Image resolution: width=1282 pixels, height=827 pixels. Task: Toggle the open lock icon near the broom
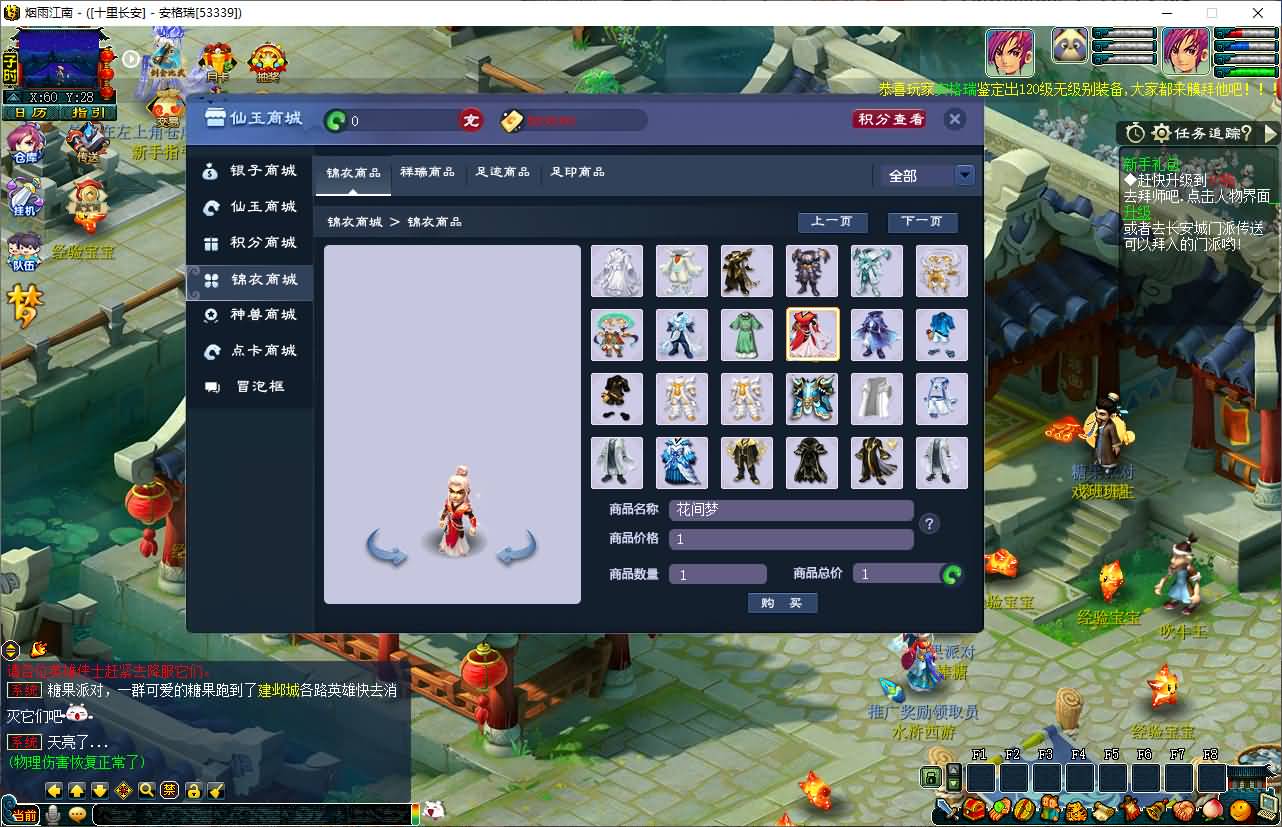(192, 792)
